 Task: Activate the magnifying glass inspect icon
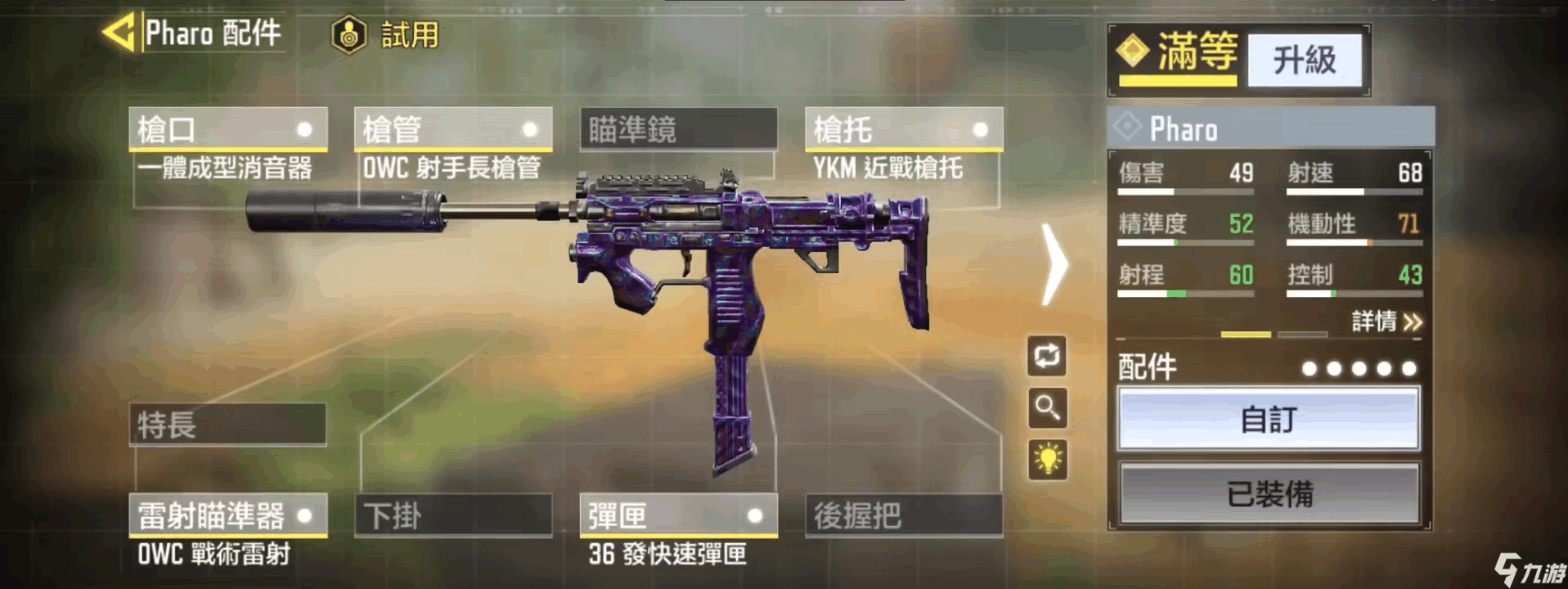(x=1047, y=407)
